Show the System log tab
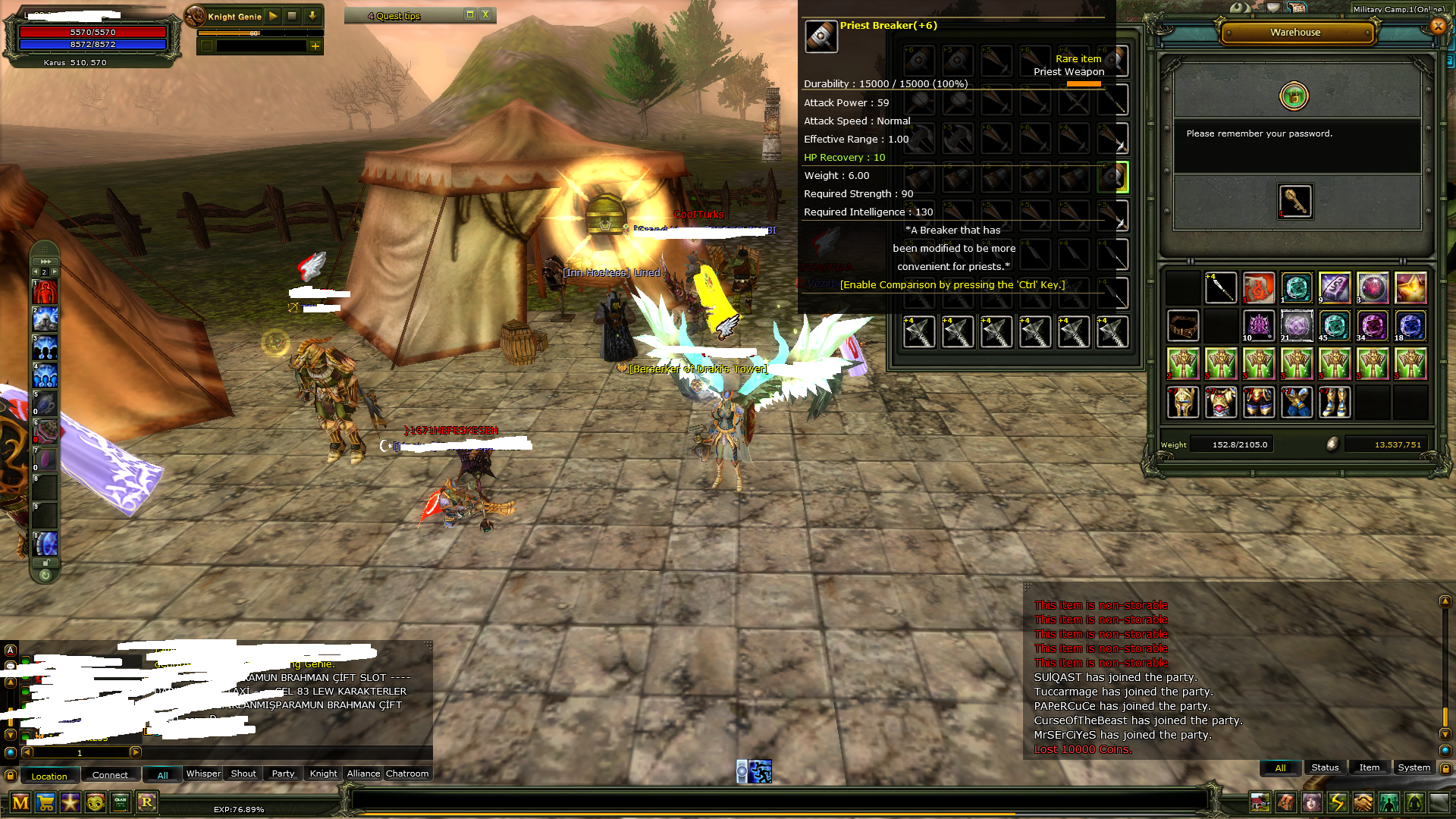 [1414, 767]
